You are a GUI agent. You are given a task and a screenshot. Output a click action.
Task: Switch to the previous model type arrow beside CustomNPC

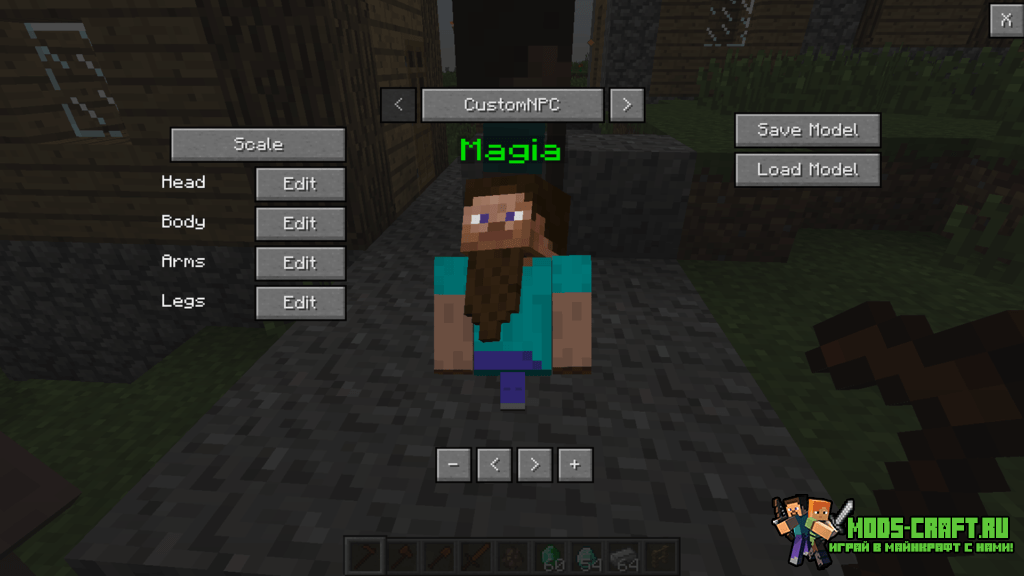tap(398, 105)
